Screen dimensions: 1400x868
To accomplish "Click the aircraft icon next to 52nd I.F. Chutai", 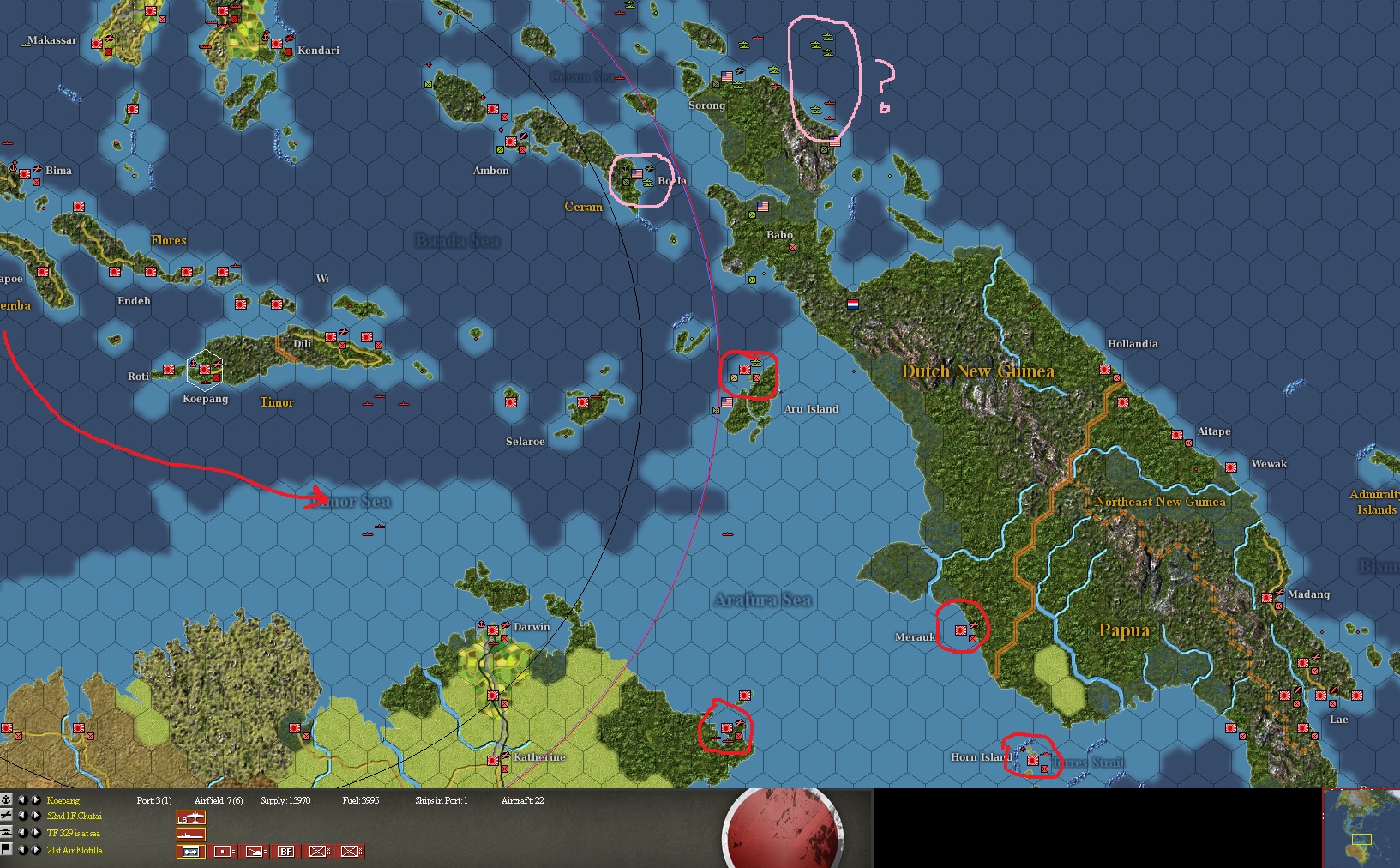I will click(x=7, y=817).
